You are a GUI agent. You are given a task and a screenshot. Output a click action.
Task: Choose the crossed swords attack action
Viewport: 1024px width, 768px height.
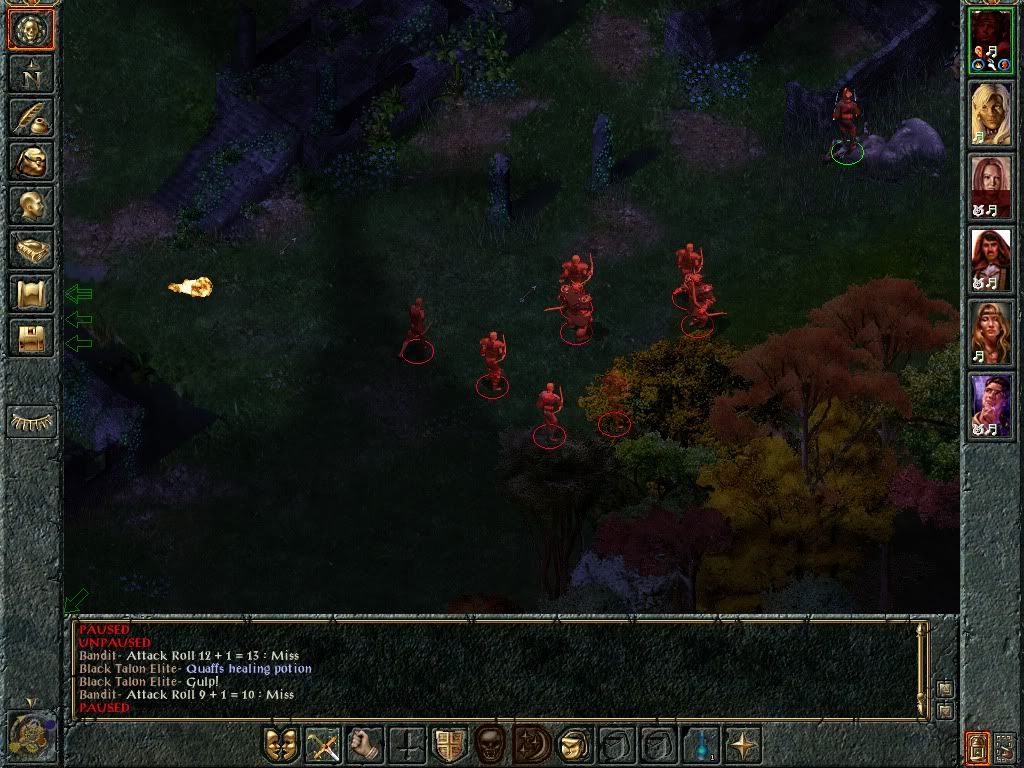point(324,745)
